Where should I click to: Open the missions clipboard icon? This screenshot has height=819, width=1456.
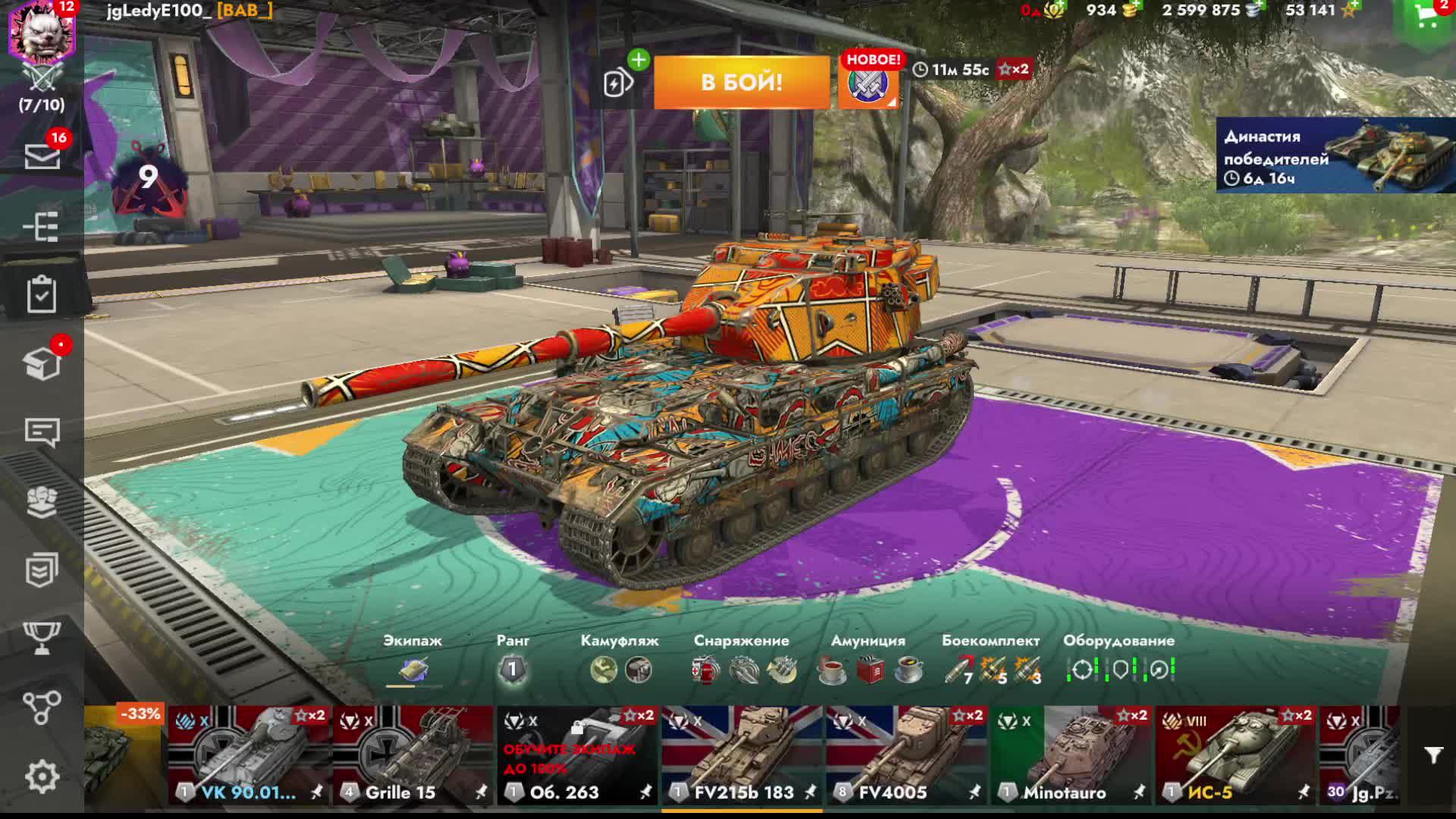42,294
